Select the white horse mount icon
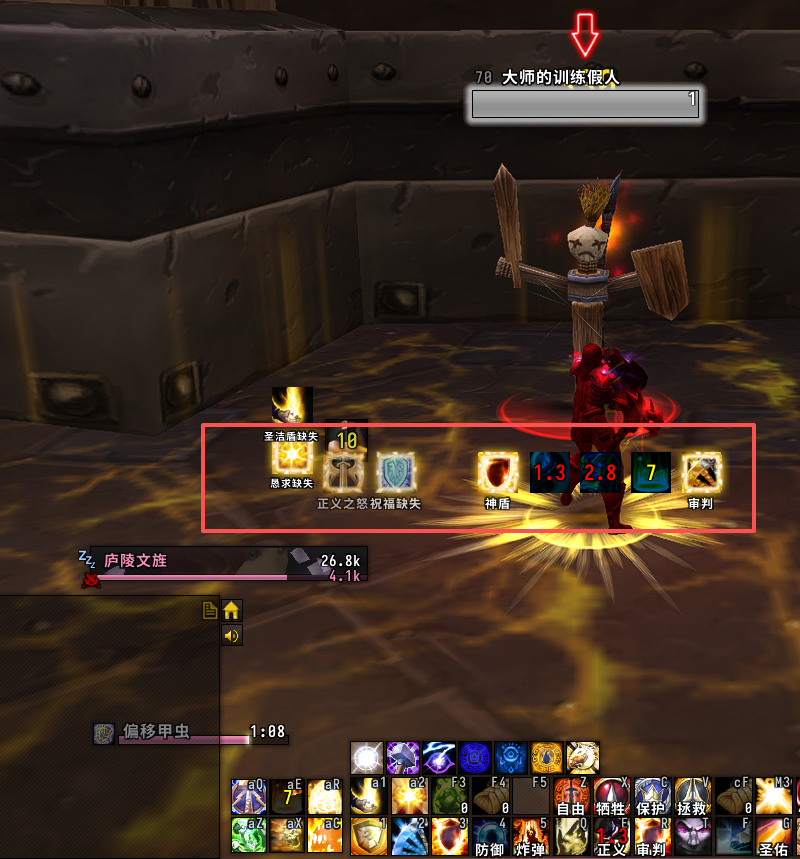This screenshot has width=800, height=859. tap(583, 757)
